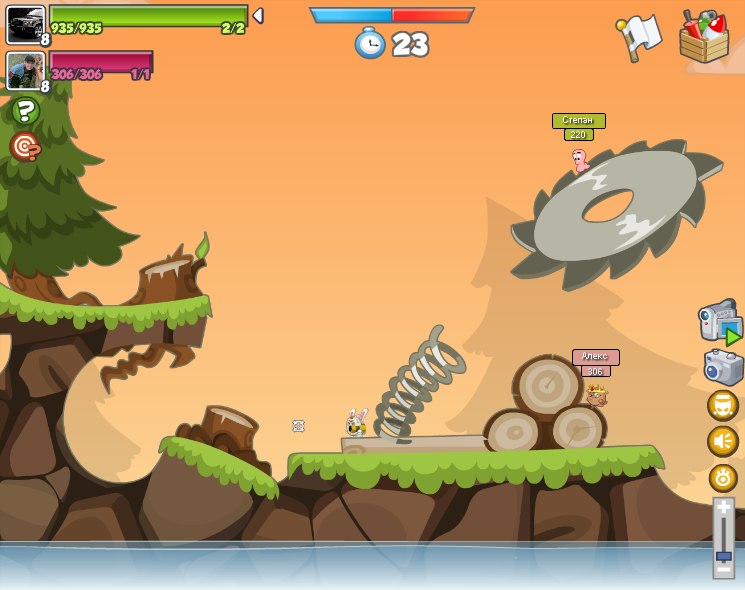This screenshot has height=590, width=745.
Task: Take a screenshot with the photo camera
Action: [x=723, y=367]
